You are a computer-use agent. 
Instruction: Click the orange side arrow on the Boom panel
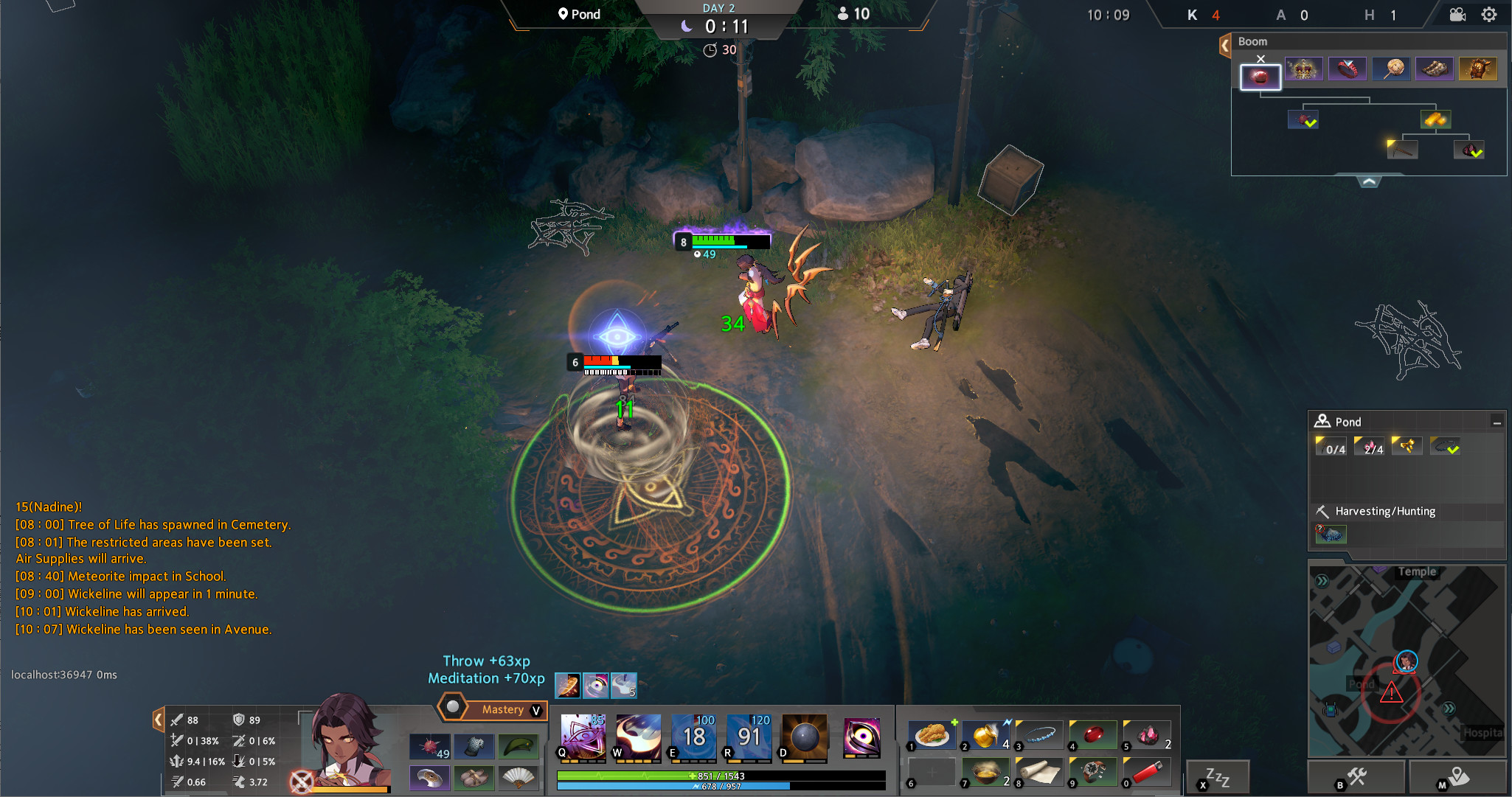coord(1226,44)
